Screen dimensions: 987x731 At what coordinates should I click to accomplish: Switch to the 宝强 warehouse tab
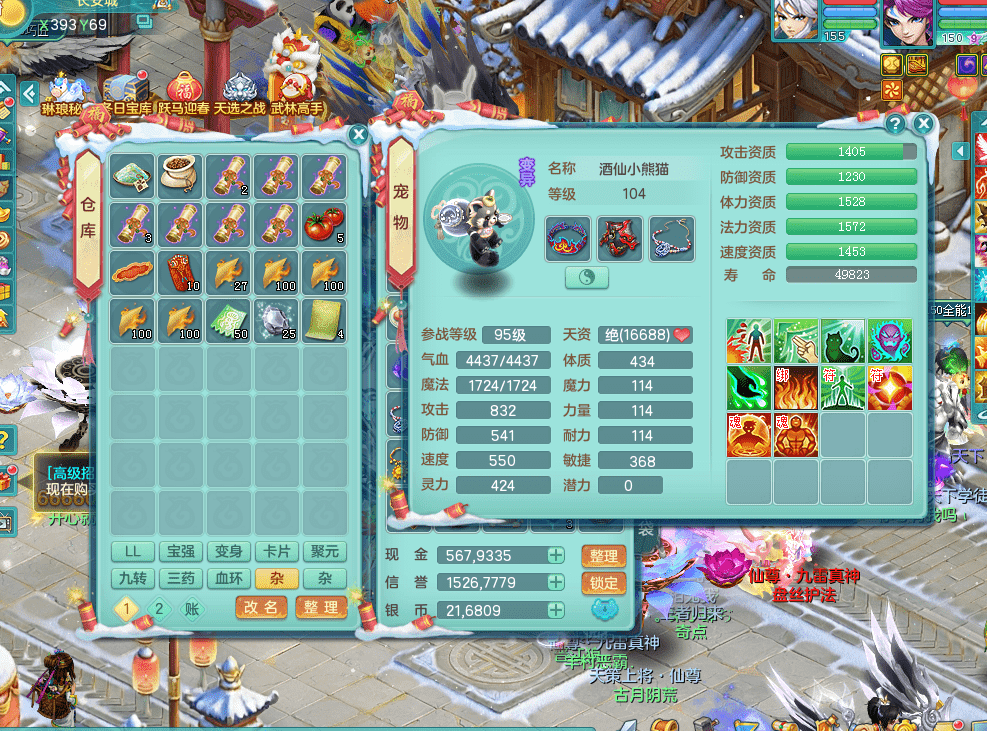(180, 551)
